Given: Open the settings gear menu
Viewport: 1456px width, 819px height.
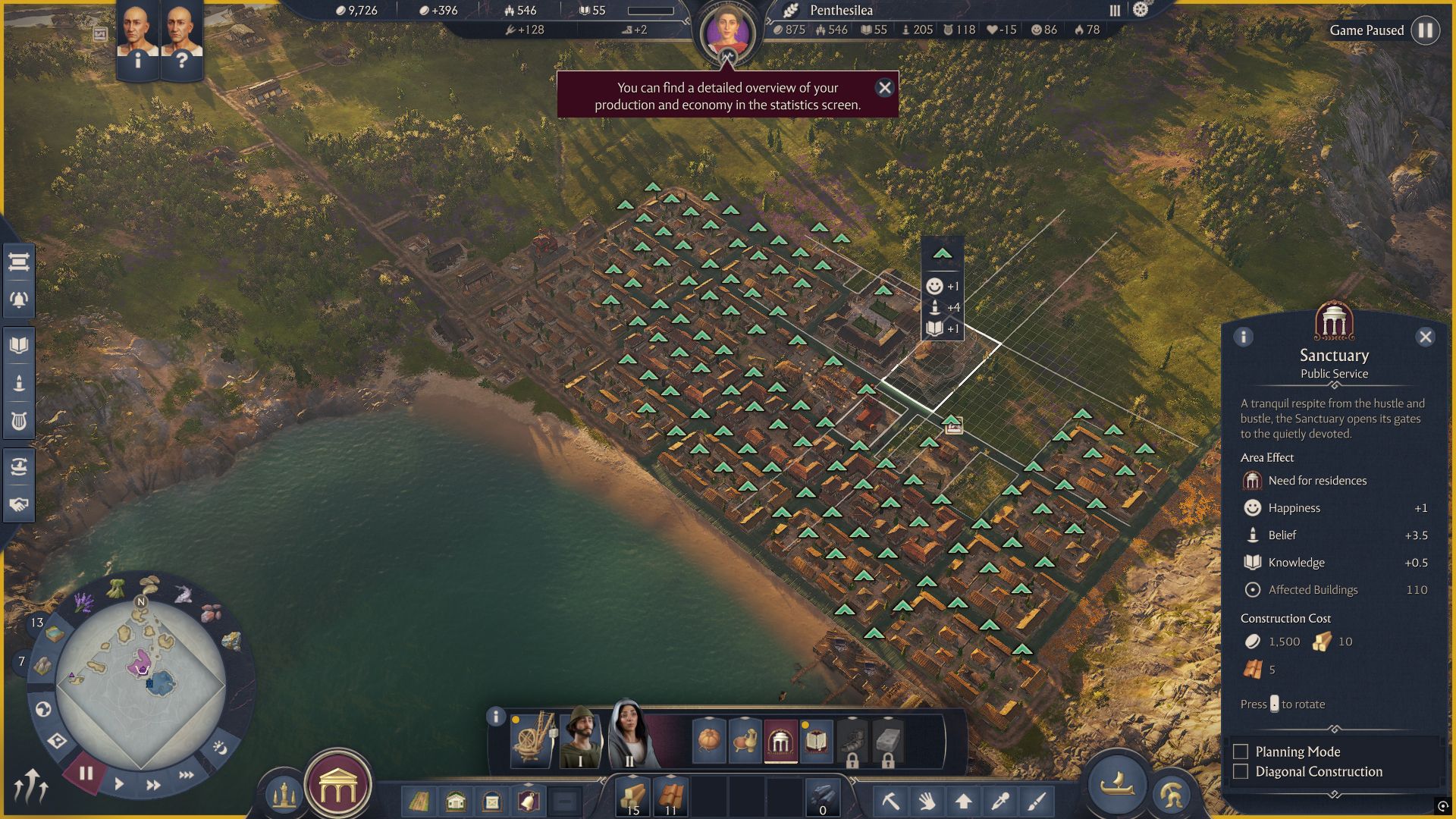Looking at the screenshot, I should [x=1141, y=10].
